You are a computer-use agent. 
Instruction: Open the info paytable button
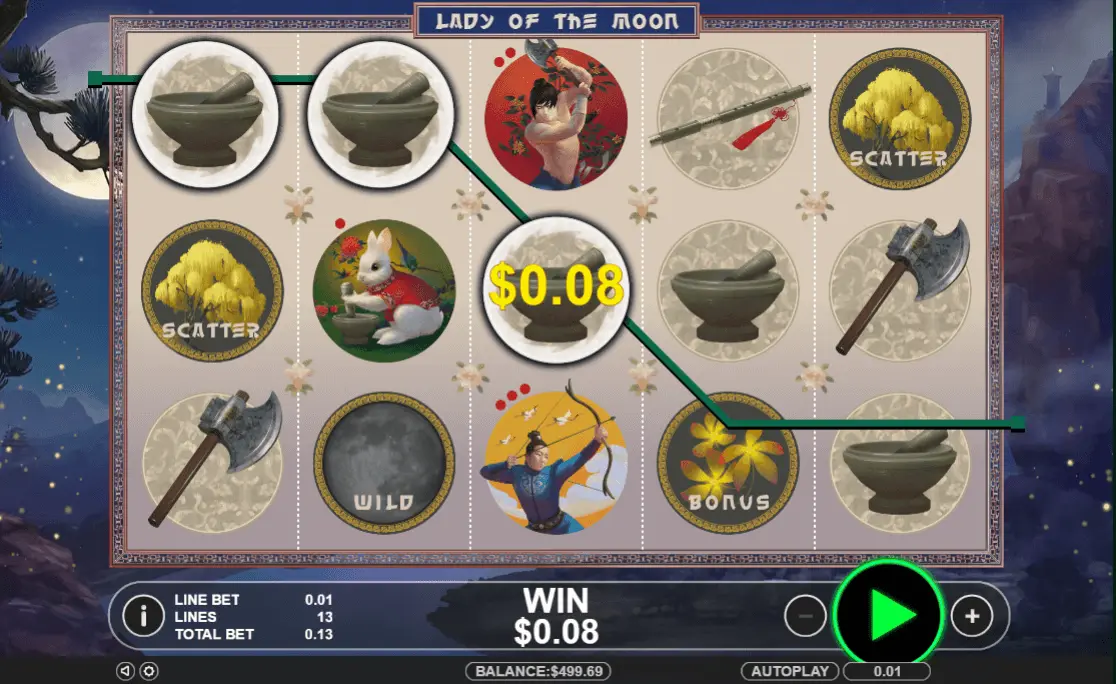[x=143, y=616]
